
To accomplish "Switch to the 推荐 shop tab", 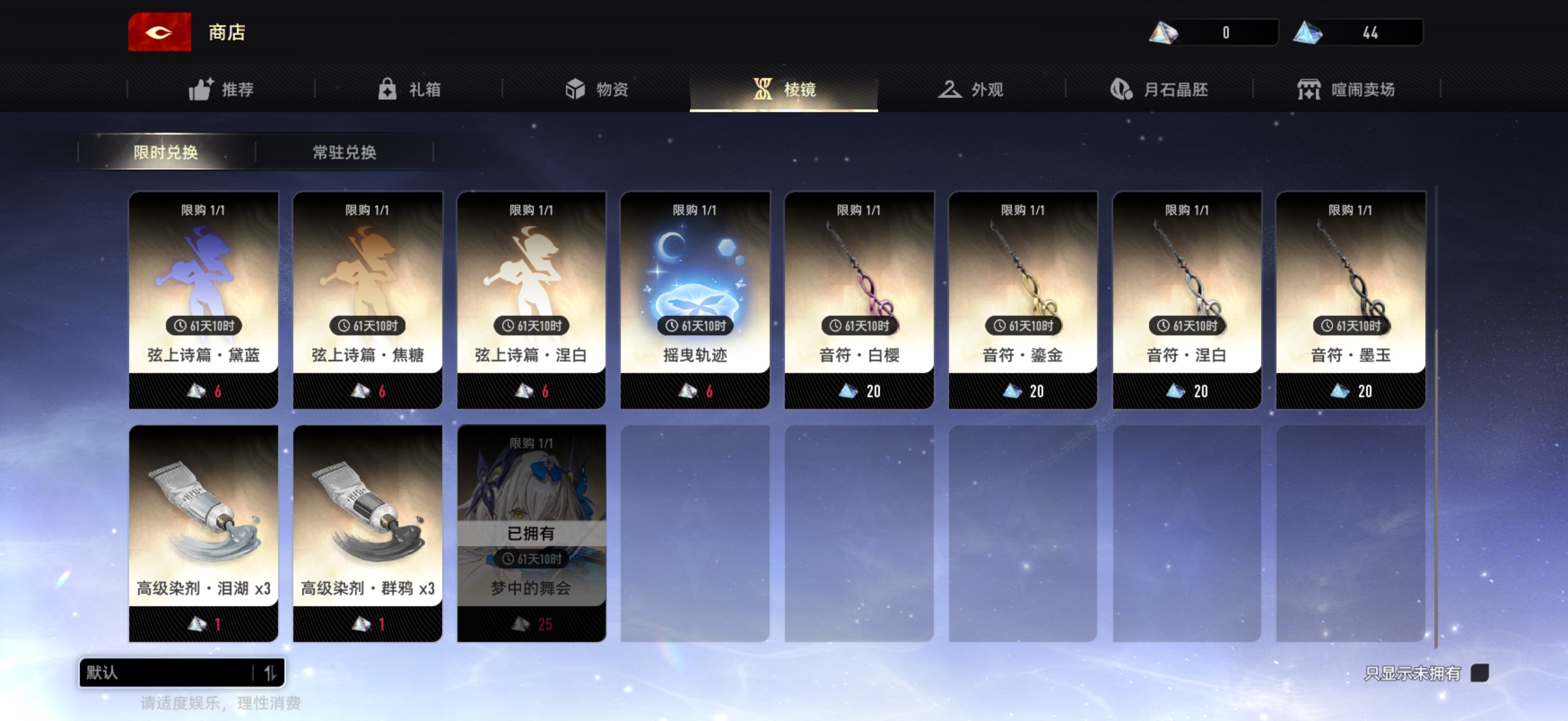I will (x=221, y=90).
